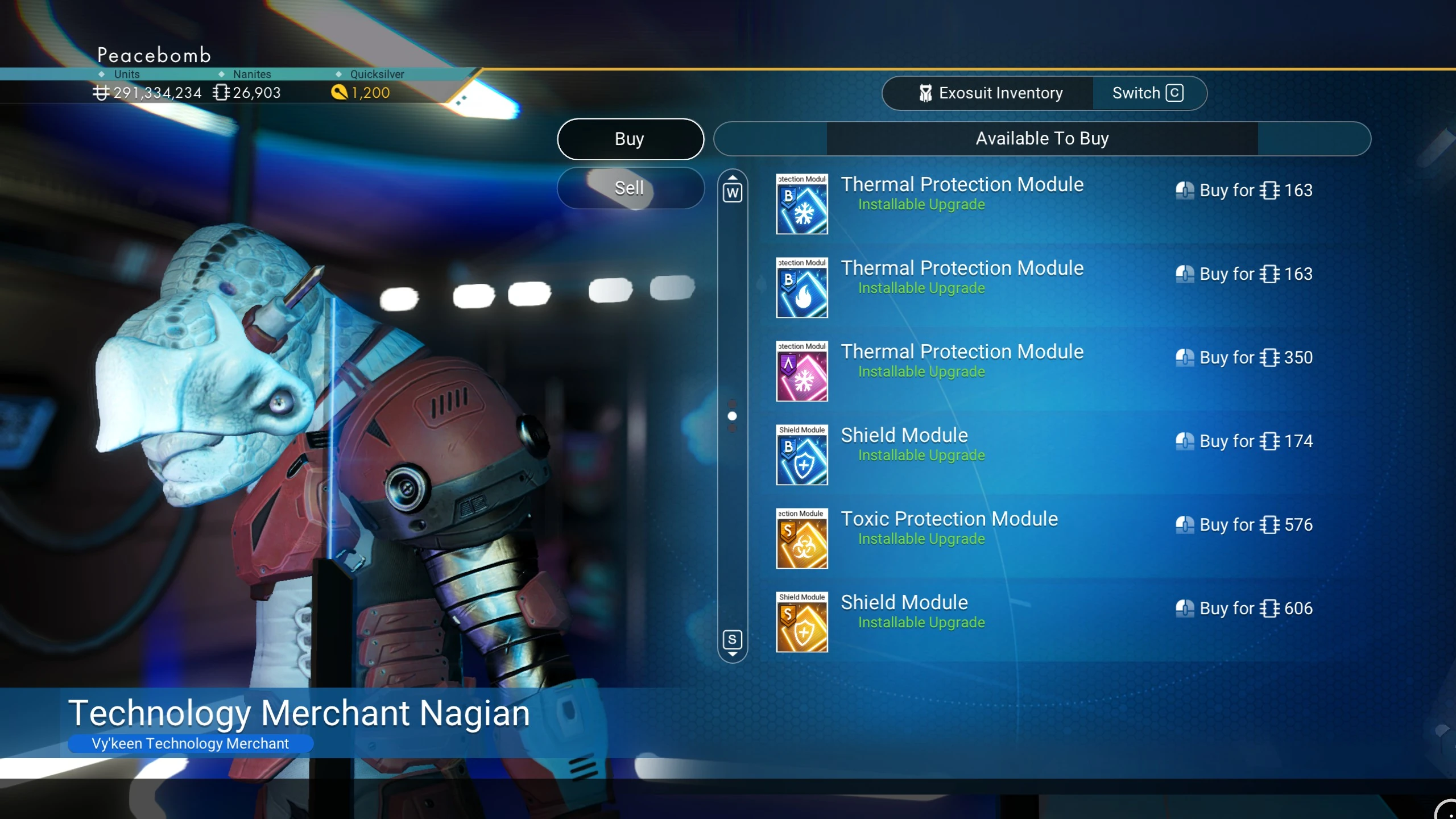Buy the Shield Module for 606 nanites
Screen dimensions: 1456x819
coord(1244,609)
